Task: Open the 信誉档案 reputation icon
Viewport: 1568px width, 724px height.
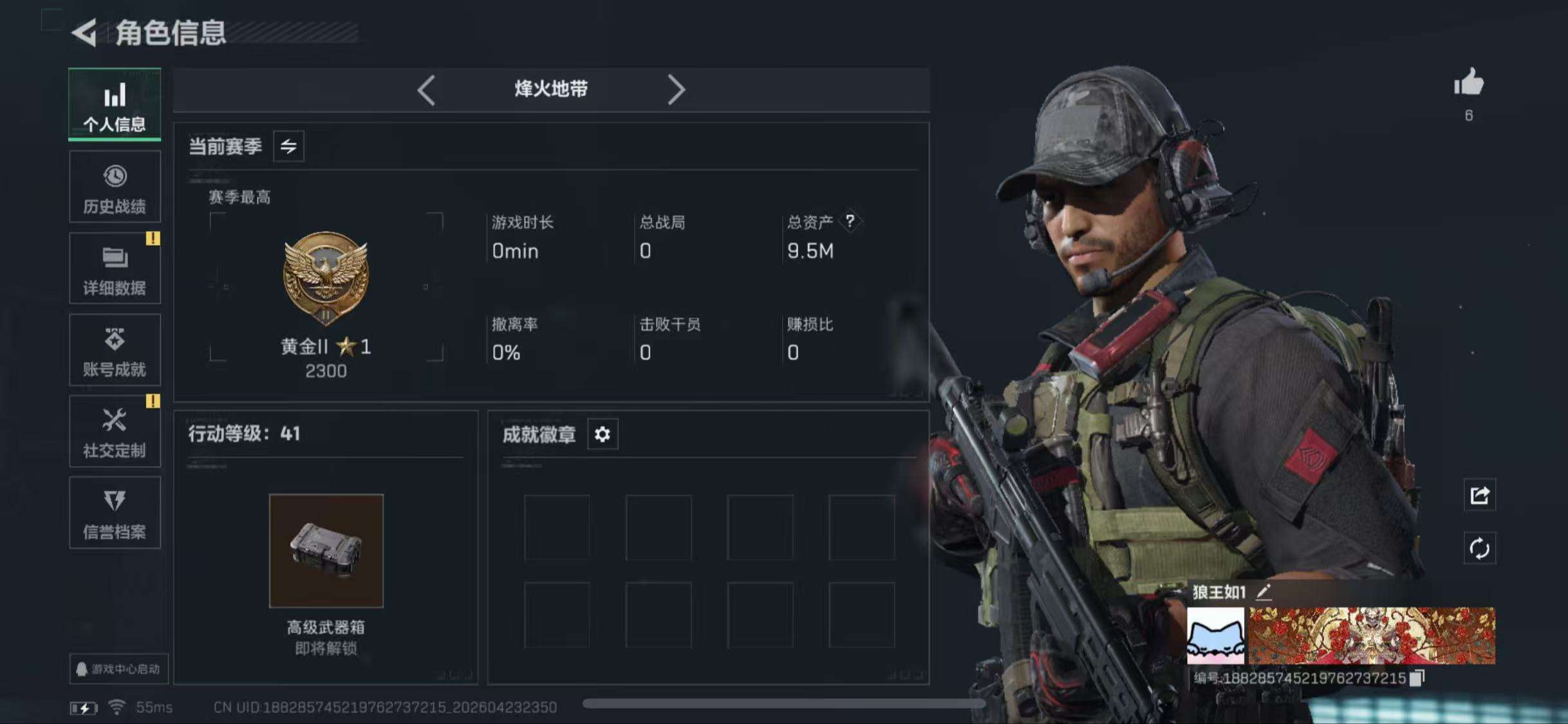Action: click(115, 512)
